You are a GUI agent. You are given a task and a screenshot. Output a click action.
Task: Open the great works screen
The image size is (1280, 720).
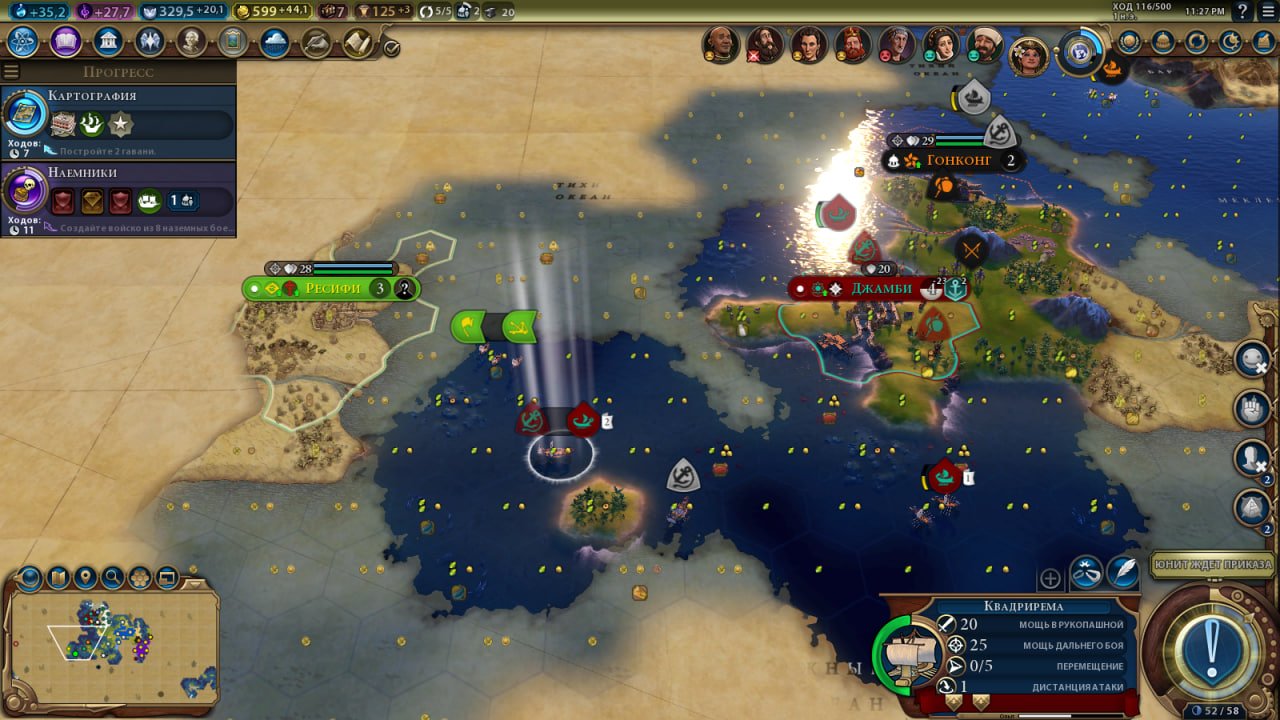[x=233, y=42]
